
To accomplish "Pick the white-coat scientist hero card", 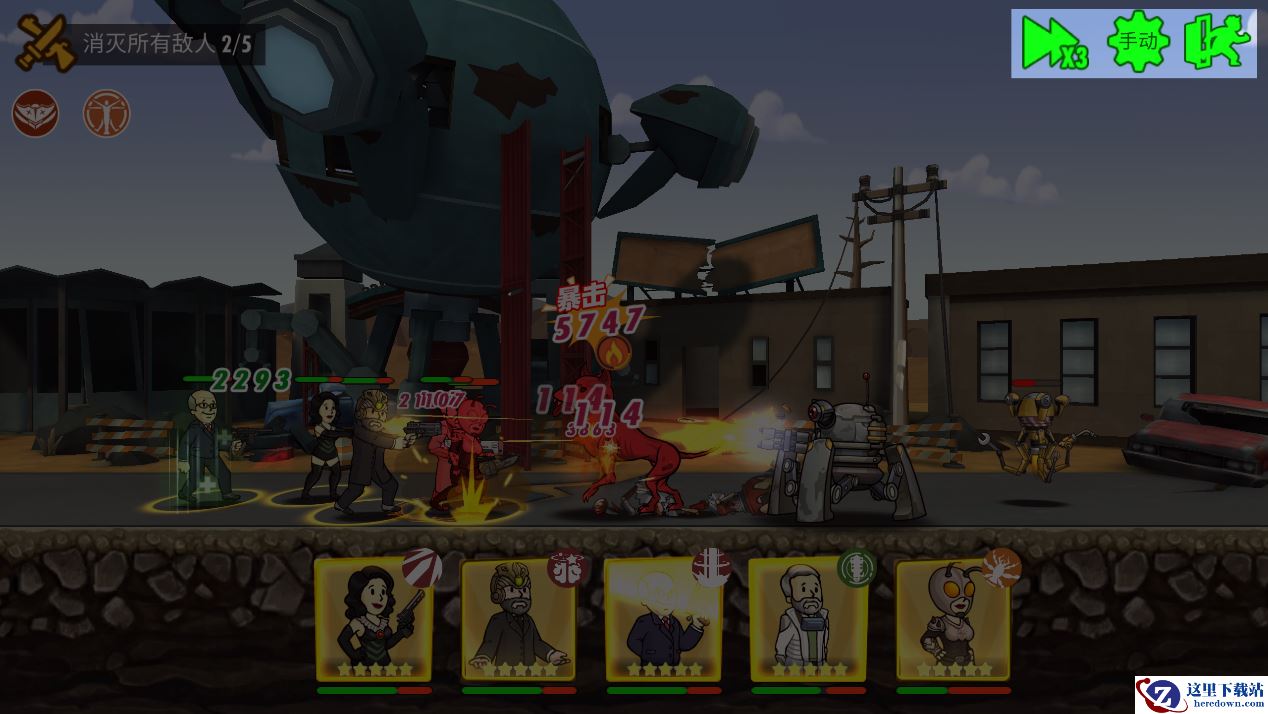I will (807, 619).
